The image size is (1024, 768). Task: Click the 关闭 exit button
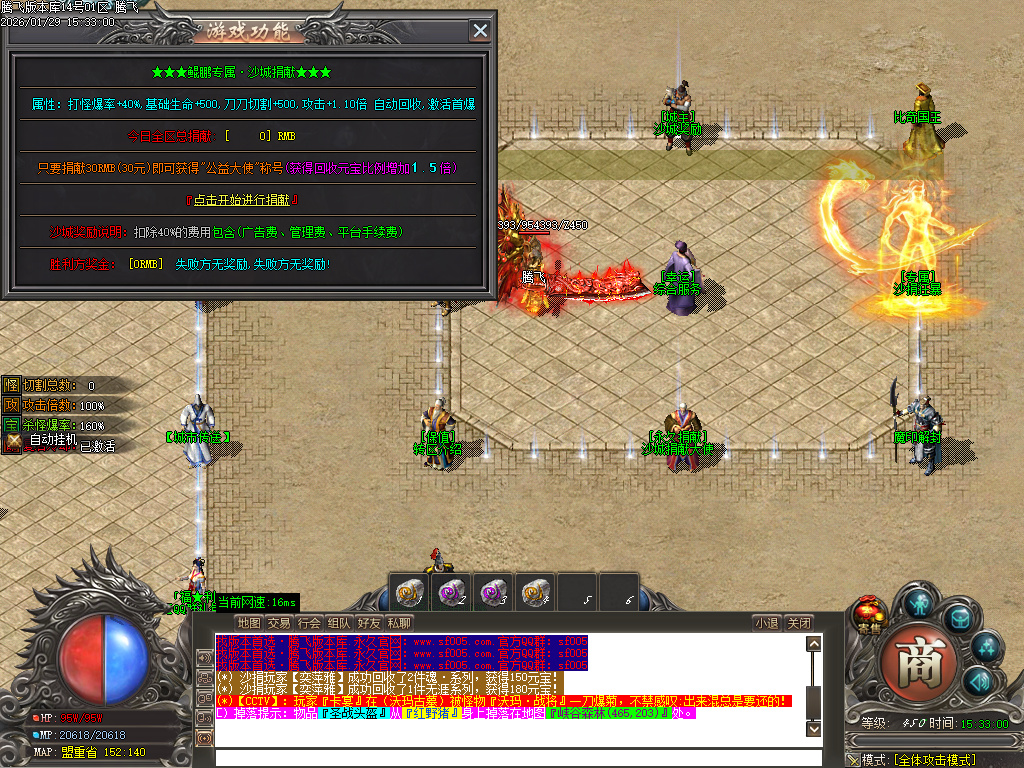tap(797, 622)
